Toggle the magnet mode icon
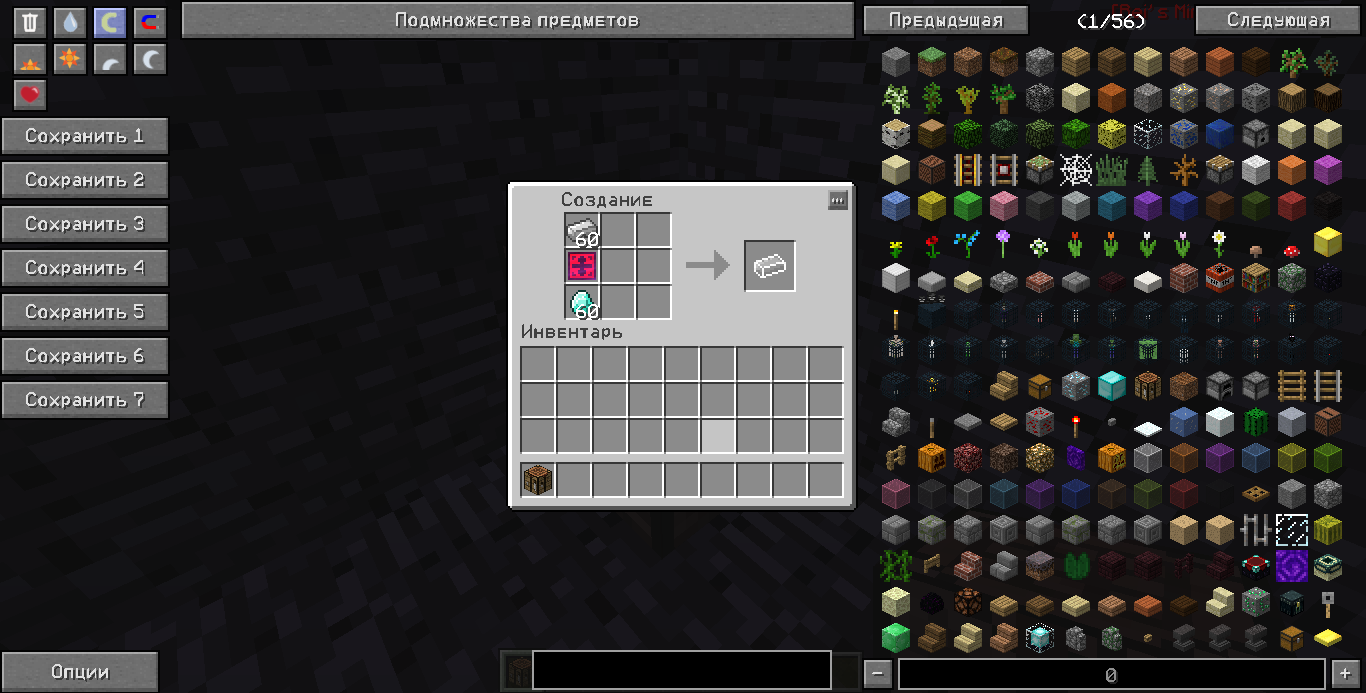 point(149,23)
